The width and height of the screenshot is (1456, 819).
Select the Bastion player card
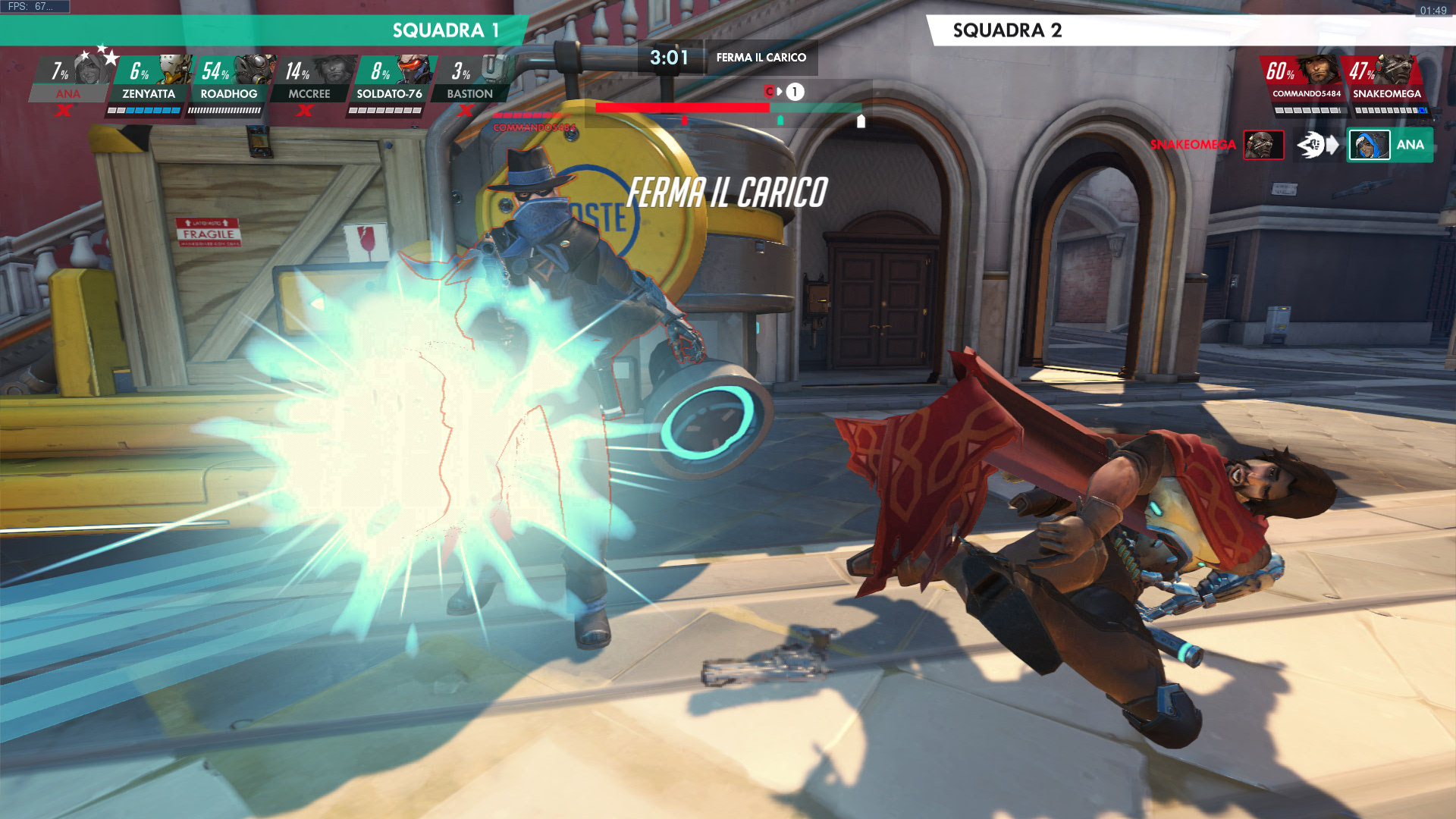[x=470, y=80]
